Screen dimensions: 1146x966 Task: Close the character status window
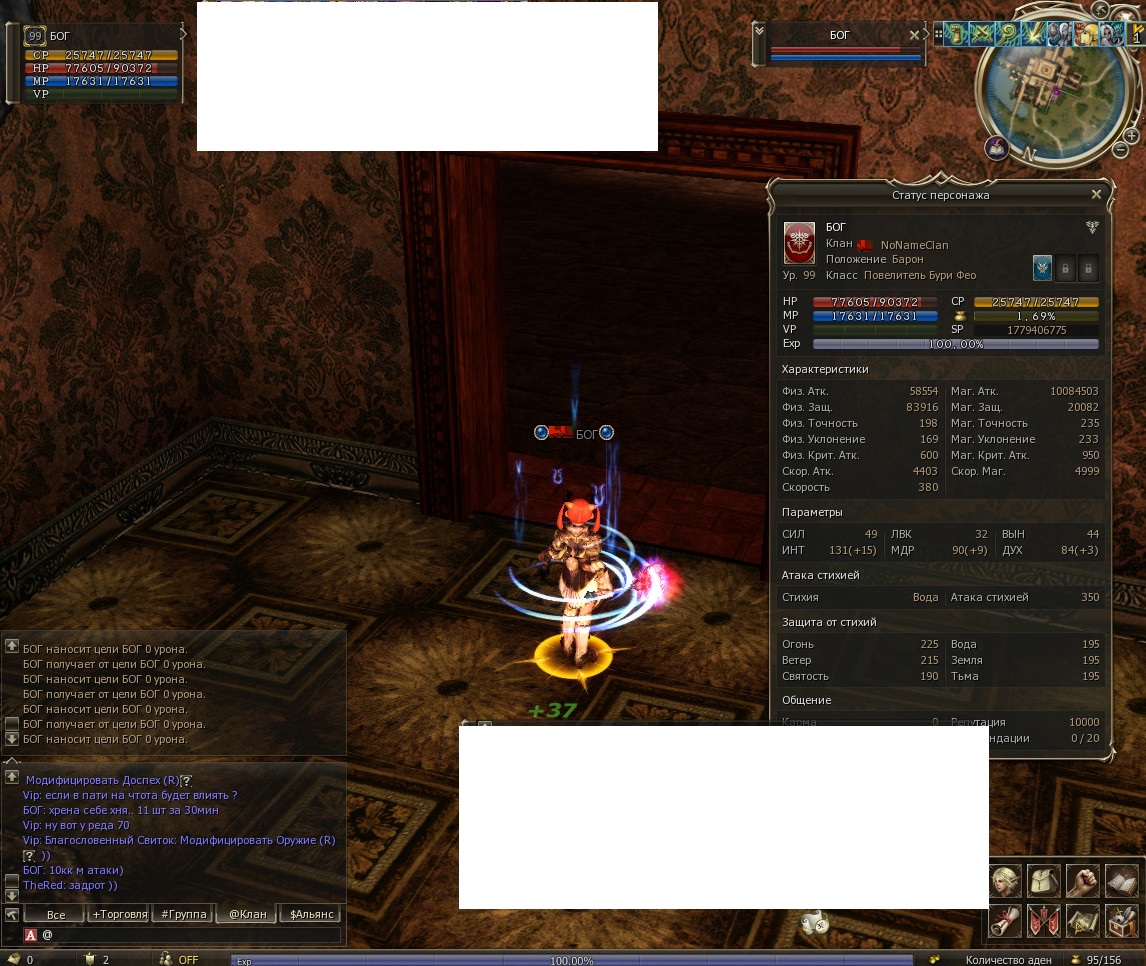coord(1096,195)
